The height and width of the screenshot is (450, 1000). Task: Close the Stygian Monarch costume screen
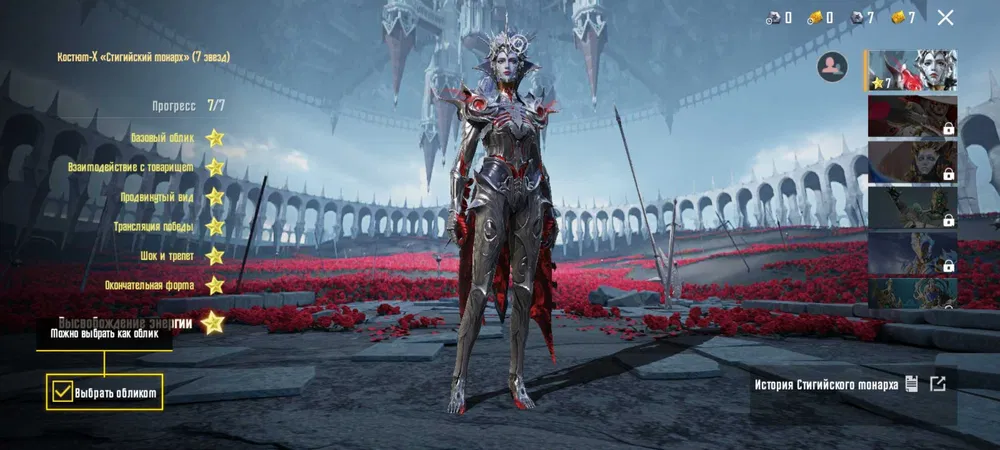(945, 17)
